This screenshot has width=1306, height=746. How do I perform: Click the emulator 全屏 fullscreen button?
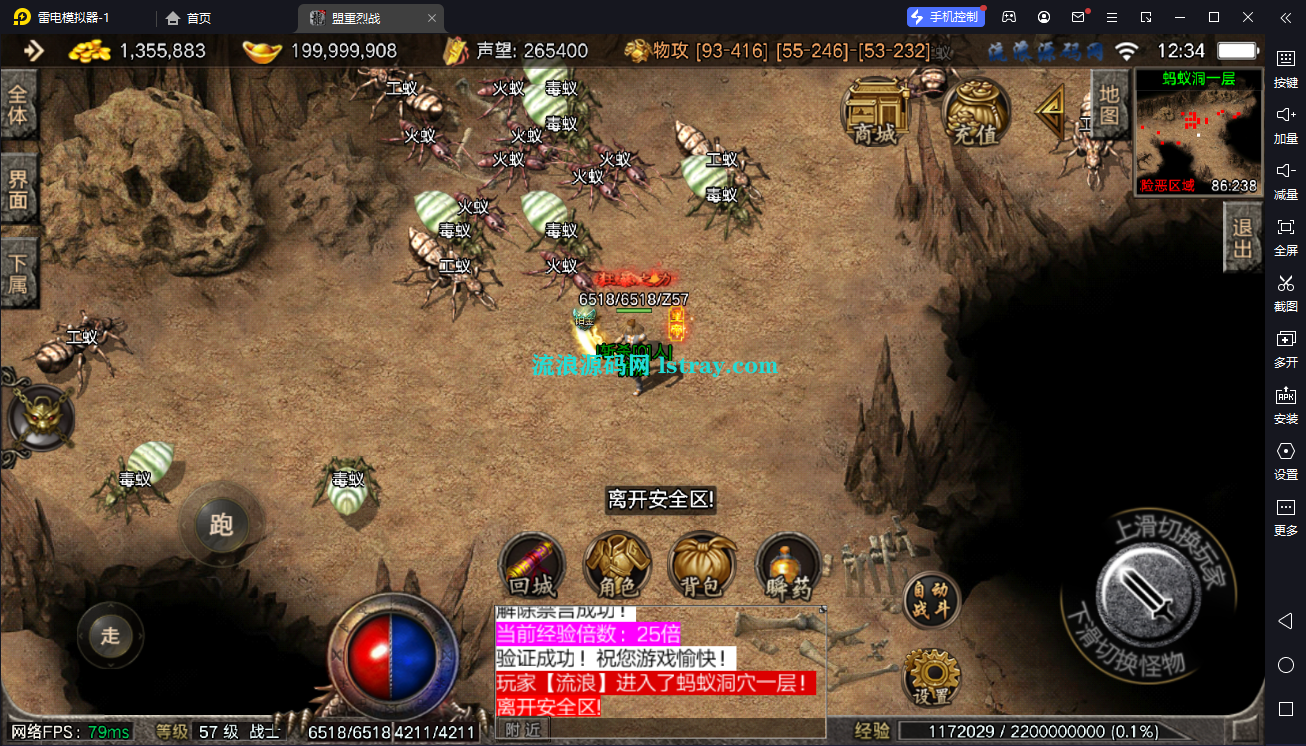[x=1286, y=236]
